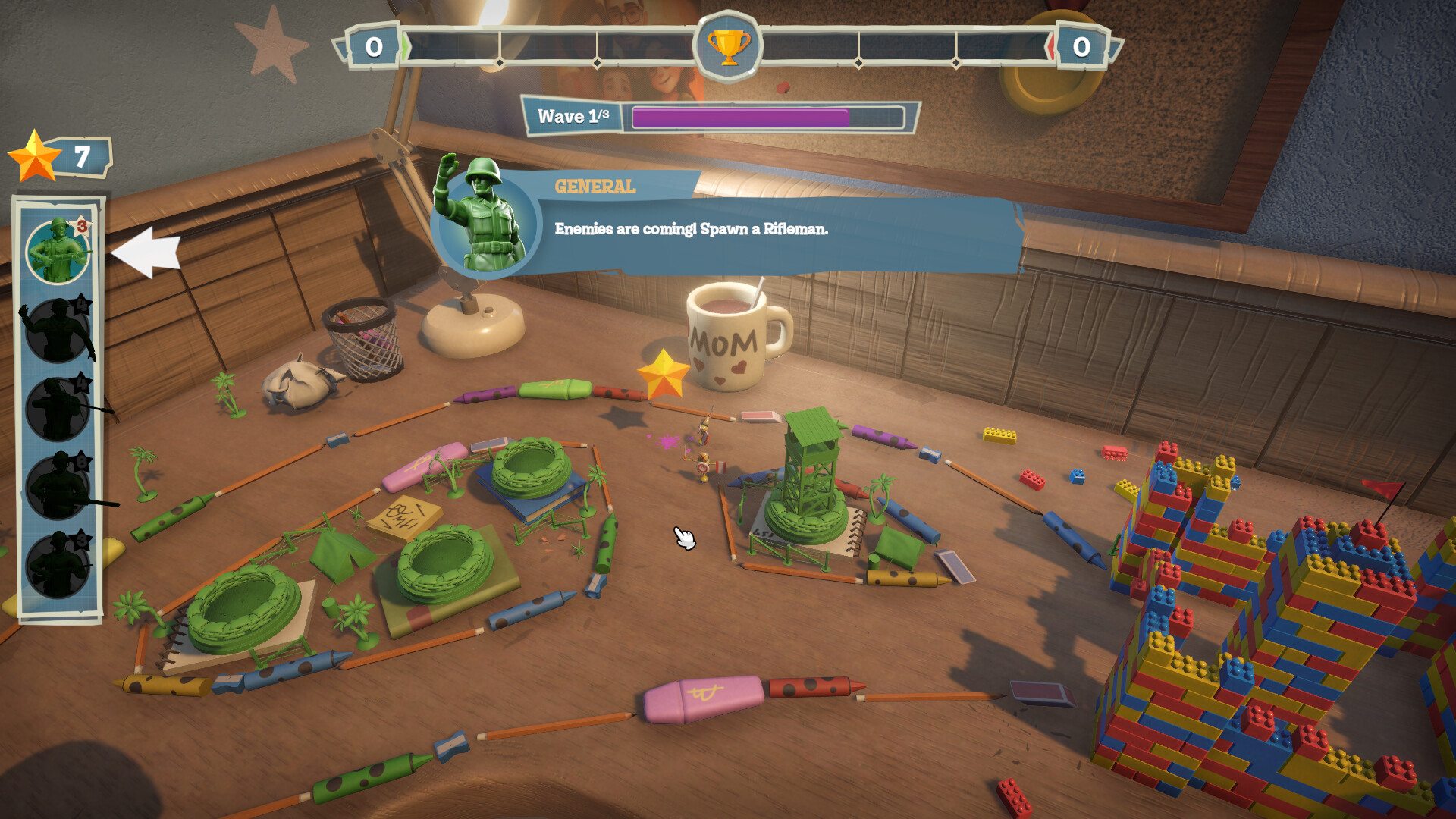
Task: Select the bottom locked rifle unit costing 3
Action: (x=57, y=565)
